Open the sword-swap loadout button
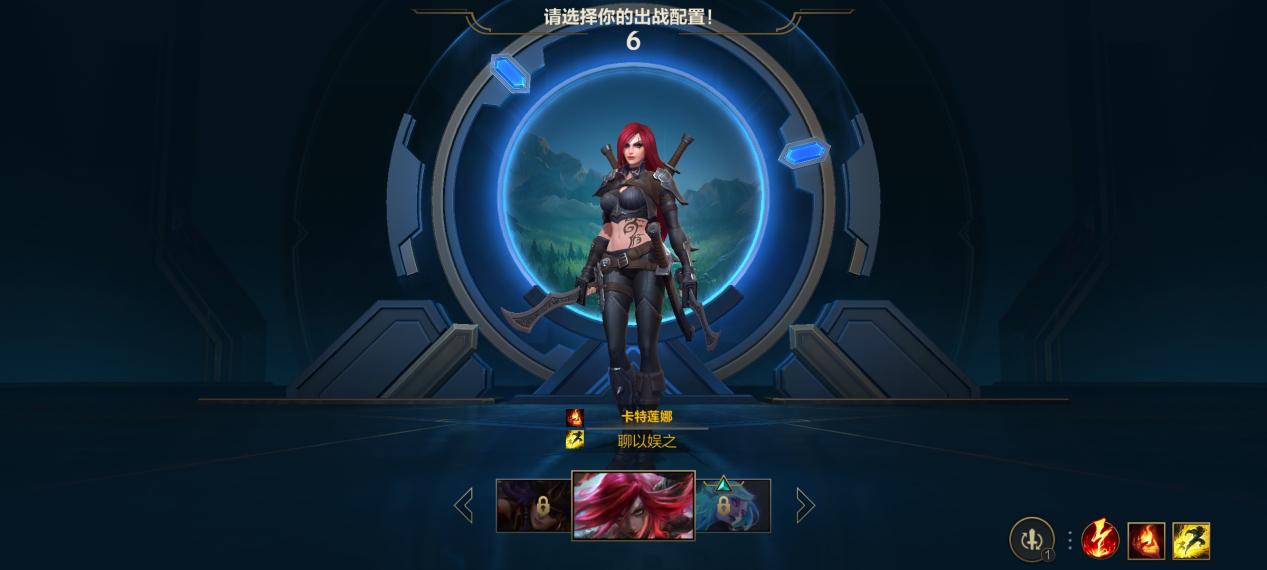The height and width of the screenshot is (570, 1267). coord(1031,540)
